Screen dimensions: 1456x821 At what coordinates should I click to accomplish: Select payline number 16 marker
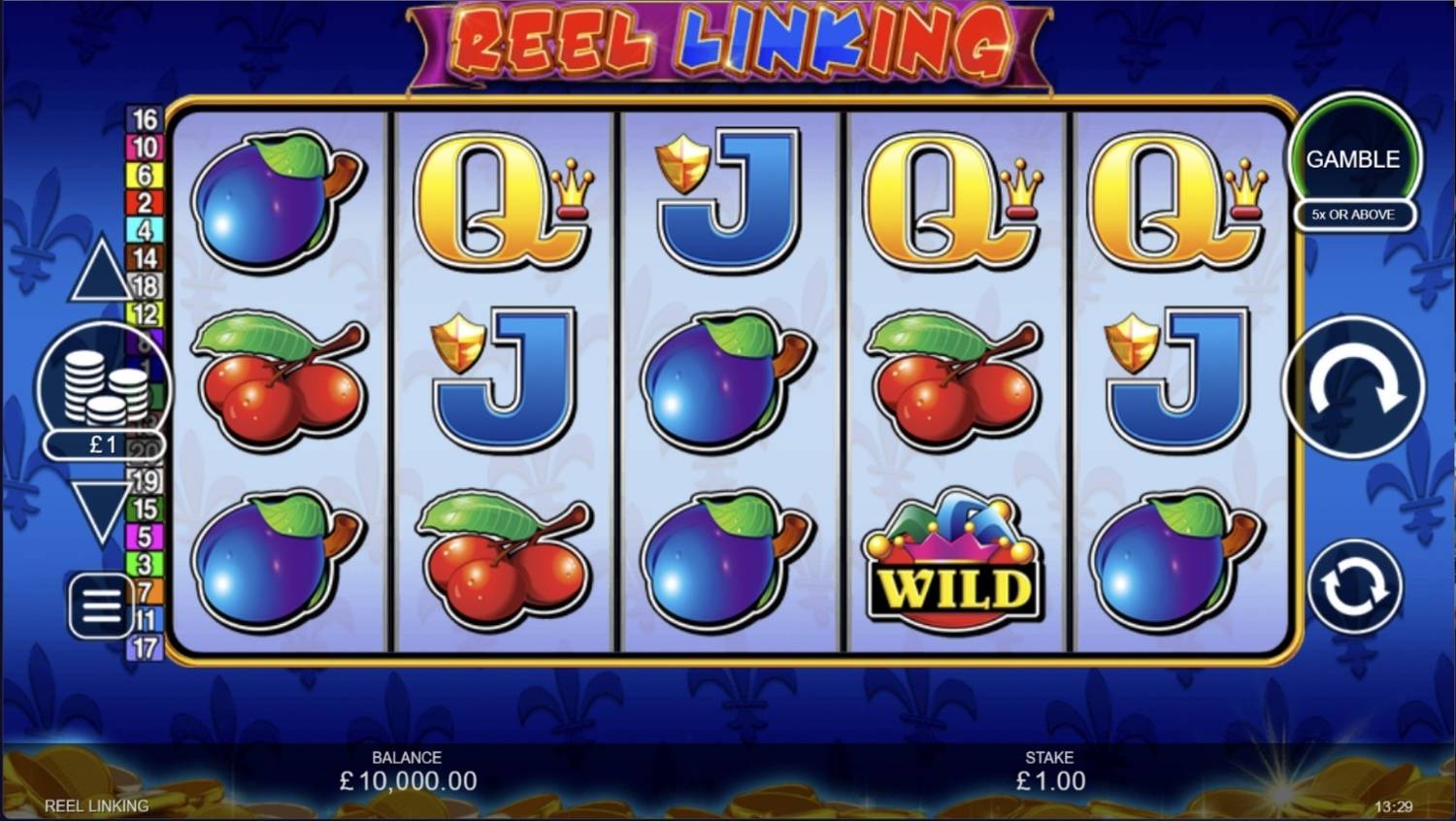142,120
